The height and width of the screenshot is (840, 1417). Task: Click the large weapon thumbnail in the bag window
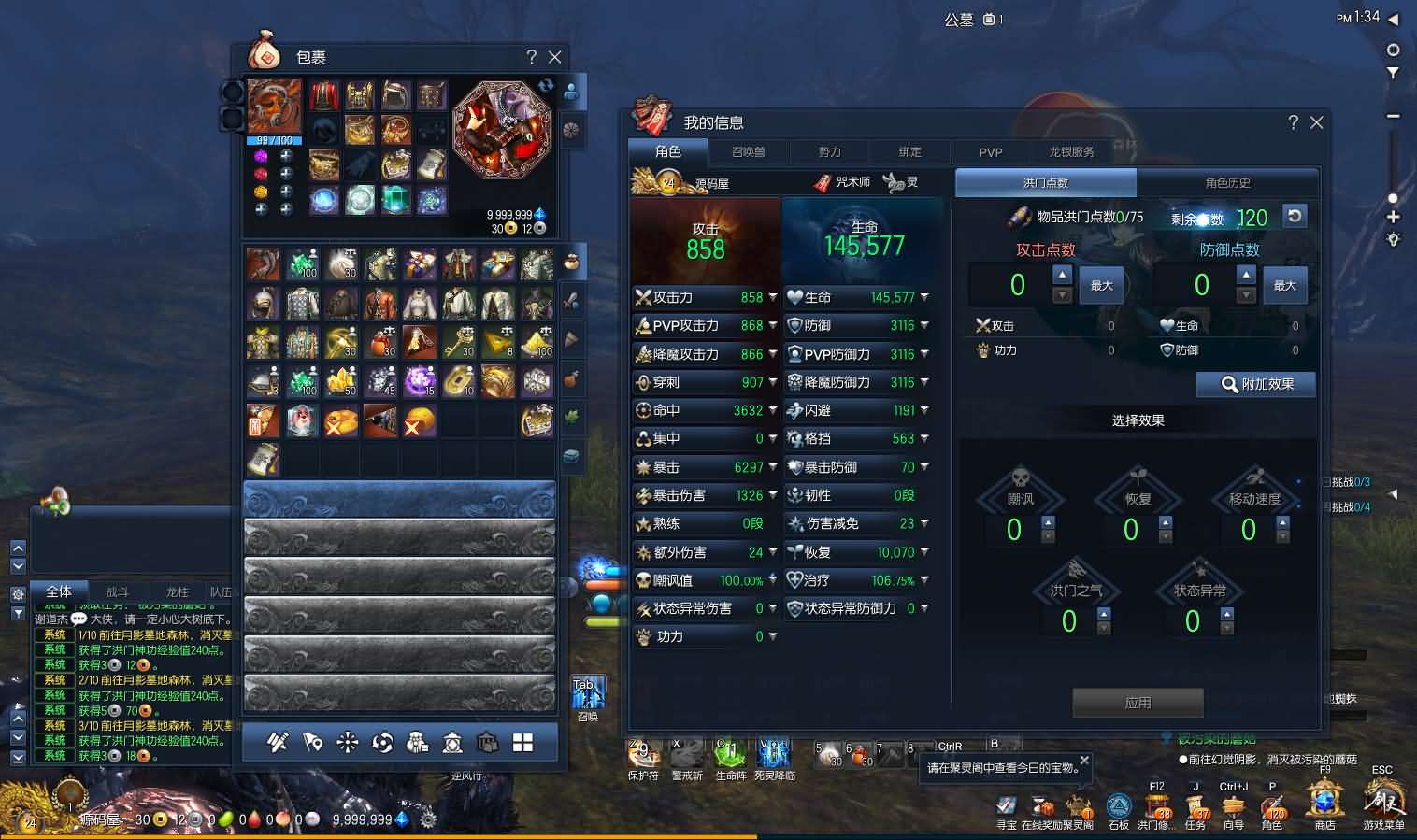pos(502,131)
